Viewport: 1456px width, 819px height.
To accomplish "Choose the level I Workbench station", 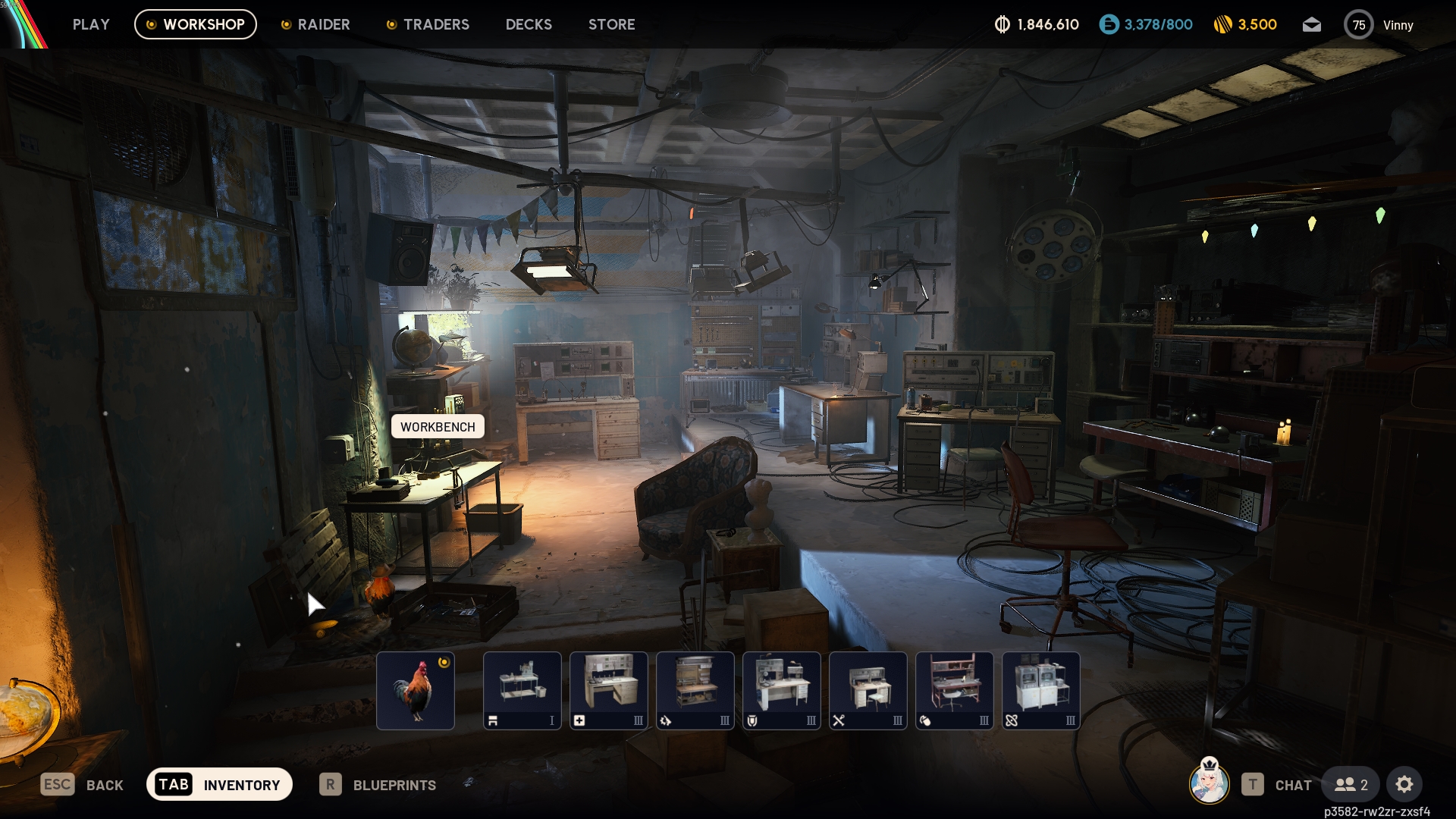I will (522, 690).
